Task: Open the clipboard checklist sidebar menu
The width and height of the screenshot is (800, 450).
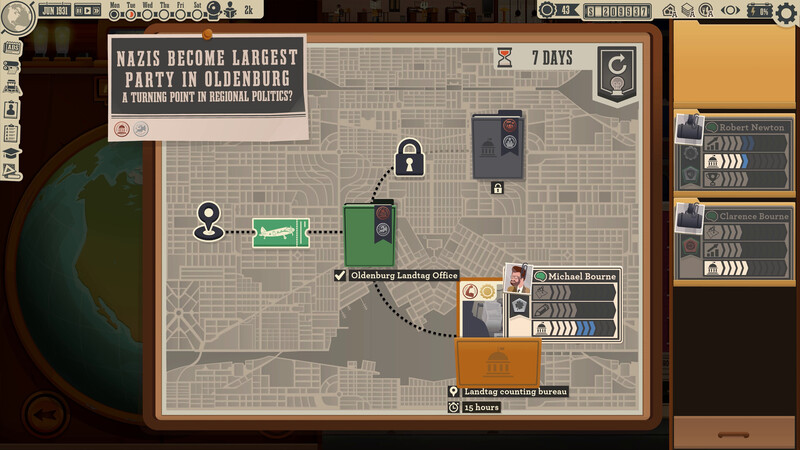Action: [13, 132]
